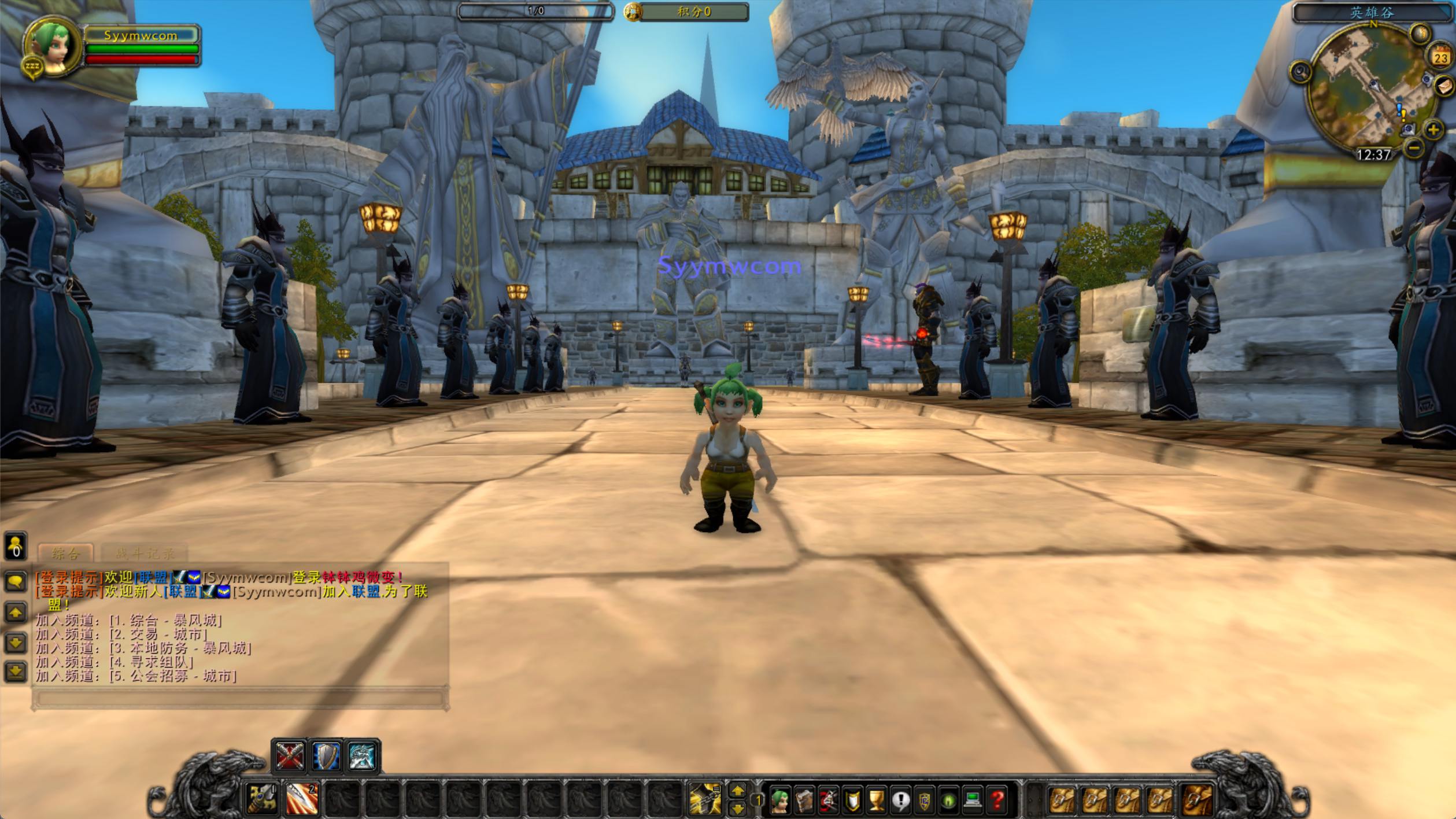This screenshot has width=1456, height=819.
Task: Open the calendar button showing 23
Action: [1440, 57]
